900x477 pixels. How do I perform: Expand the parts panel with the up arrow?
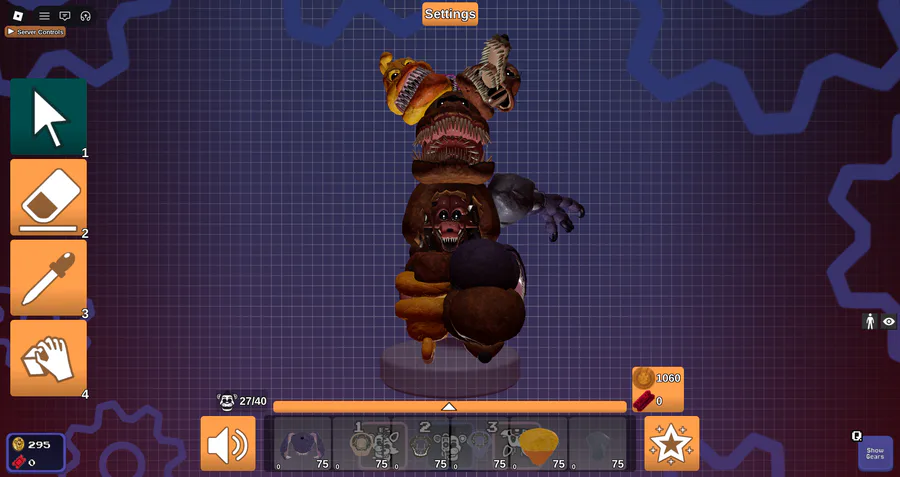(449, 406)
